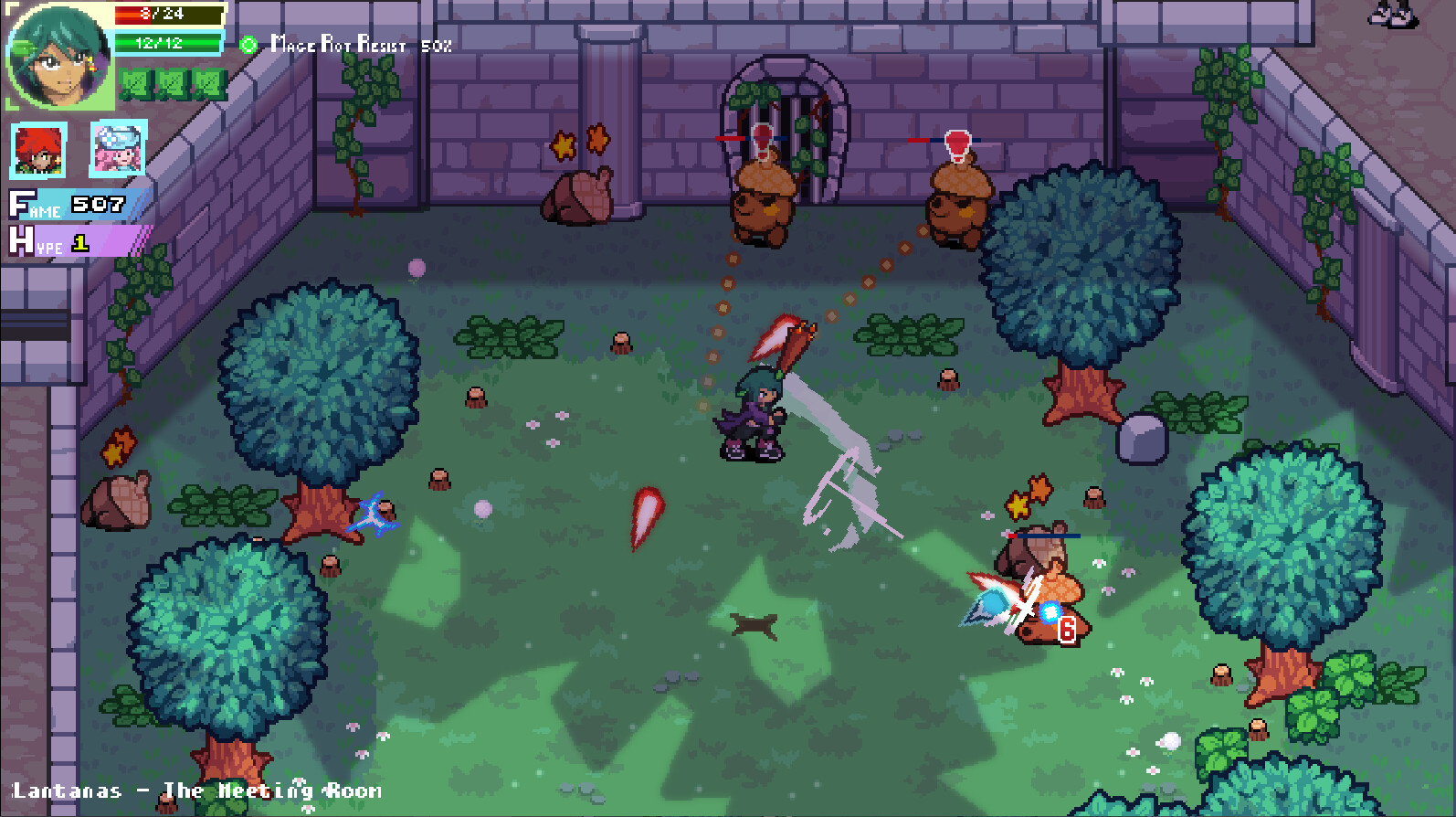Image resolution: width=1456 pixels, height=817 pixels.
Task: Click the pink-haired party member portrait
Action: click(117, 149)
